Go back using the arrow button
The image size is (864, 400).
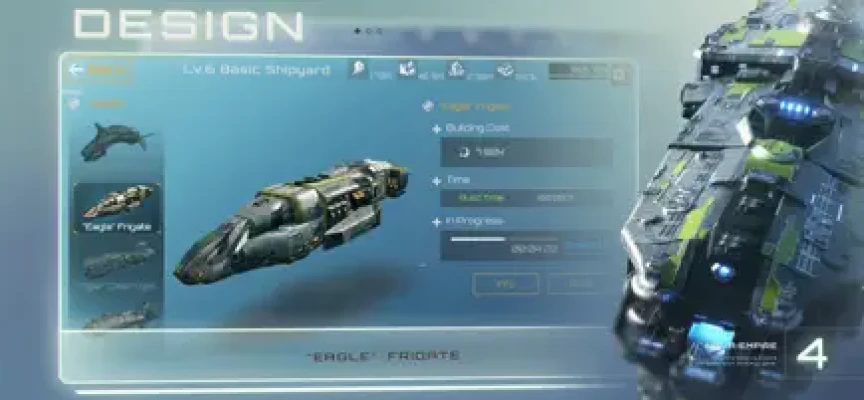point(77,70)
